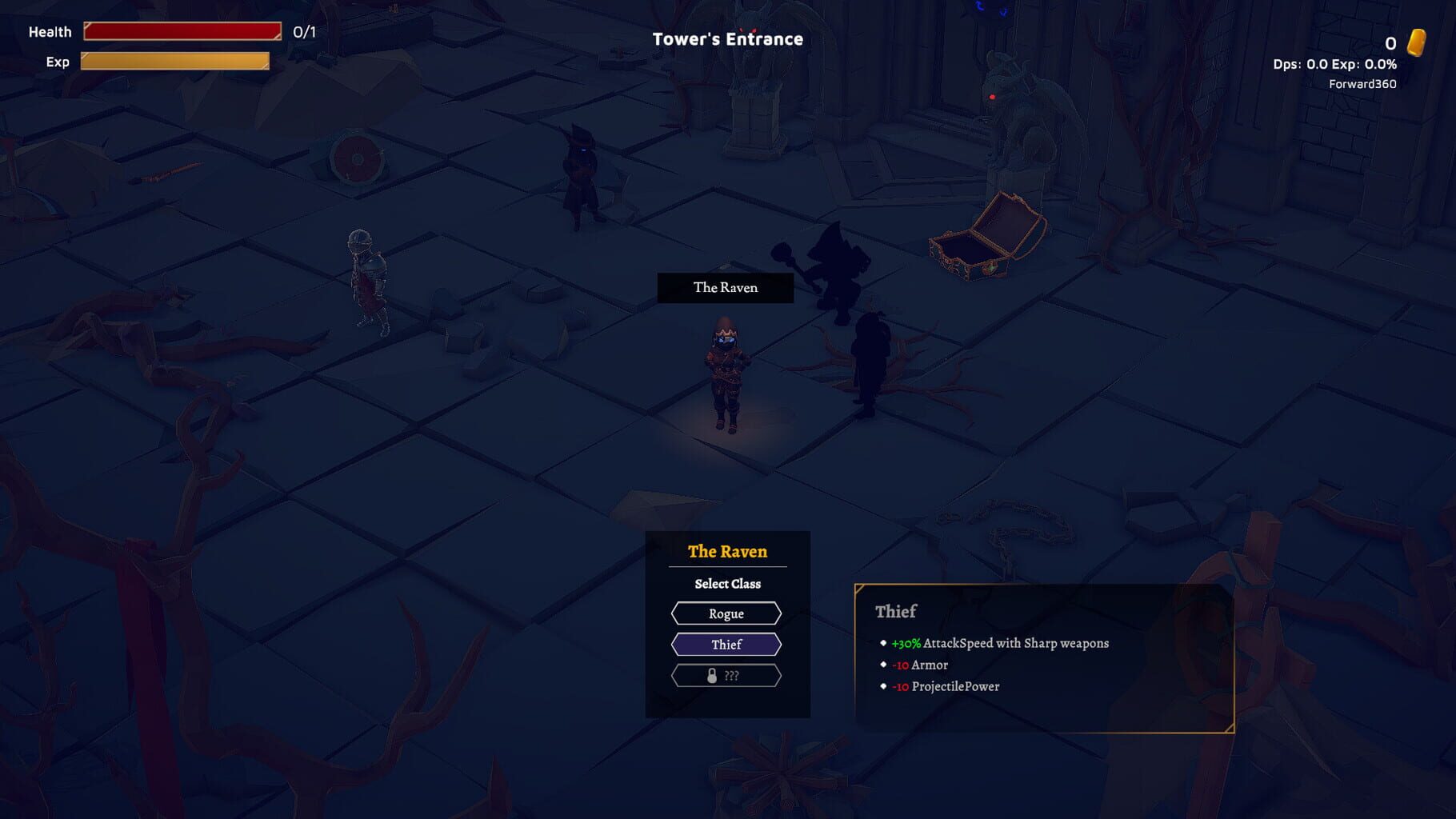Select the Thief class option
Screen dimensions: 1456x819
pos(726,644)
